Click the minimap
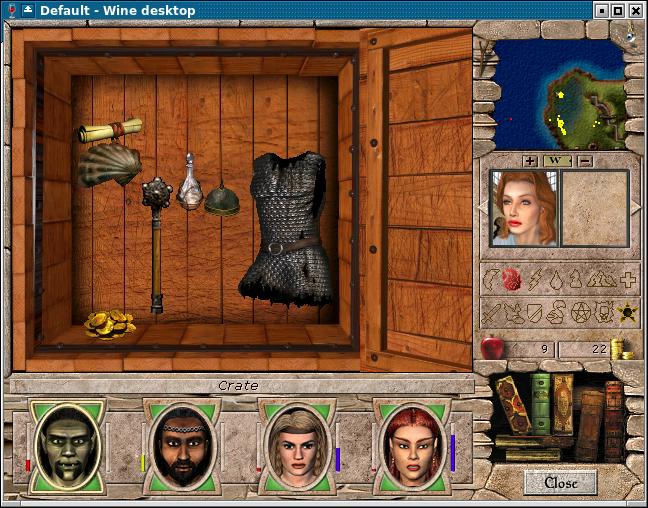 (x=559, y=94)
